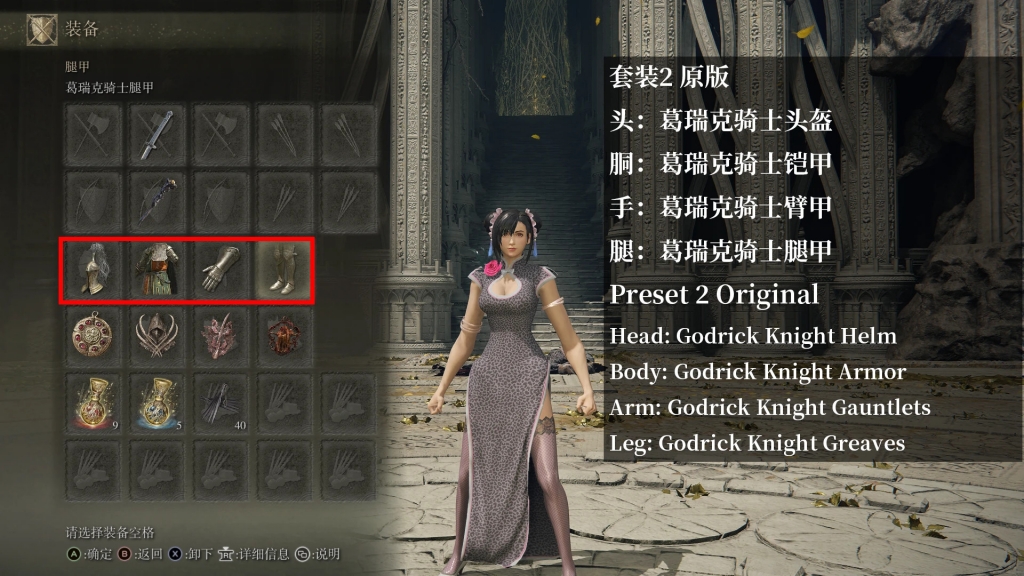The height and width of the screenshot is (576, 1024).
Task: Select the dark red beetle talisman
Action: click(x=284, y=336)
